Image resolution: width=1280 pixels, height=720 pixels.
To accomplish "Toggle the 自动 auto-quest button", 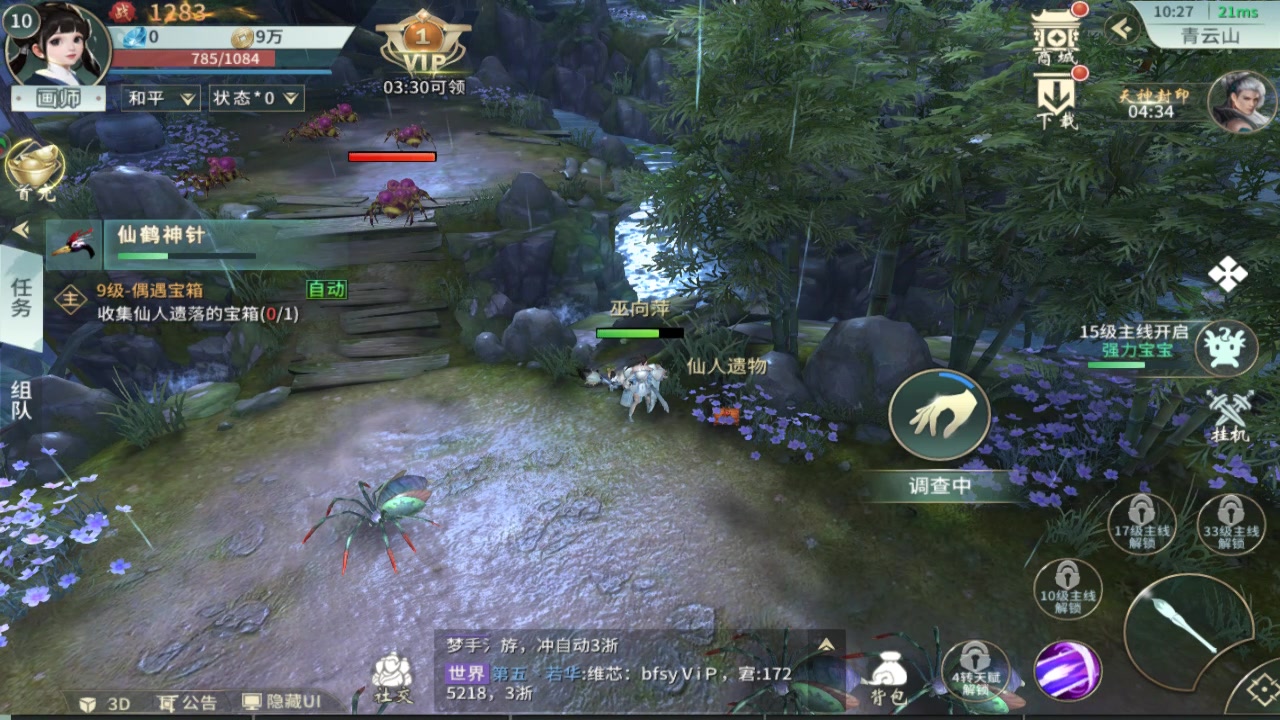I will (326, 289).
